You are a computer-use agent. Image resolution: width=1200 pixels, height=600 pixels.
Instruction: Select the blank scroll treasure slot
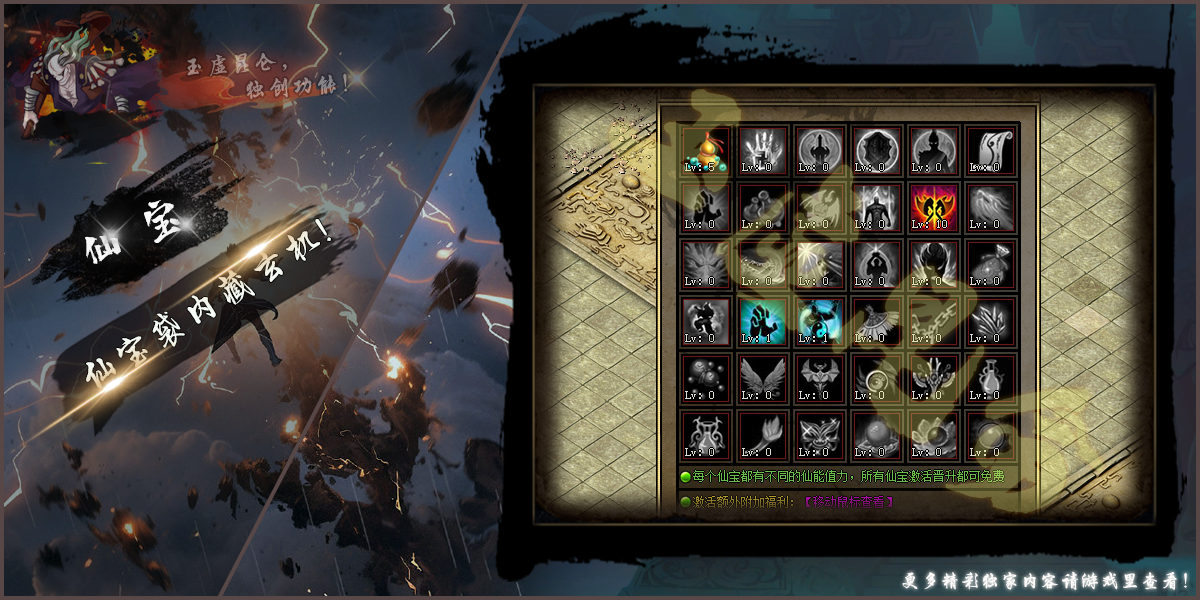coord(992,151)
